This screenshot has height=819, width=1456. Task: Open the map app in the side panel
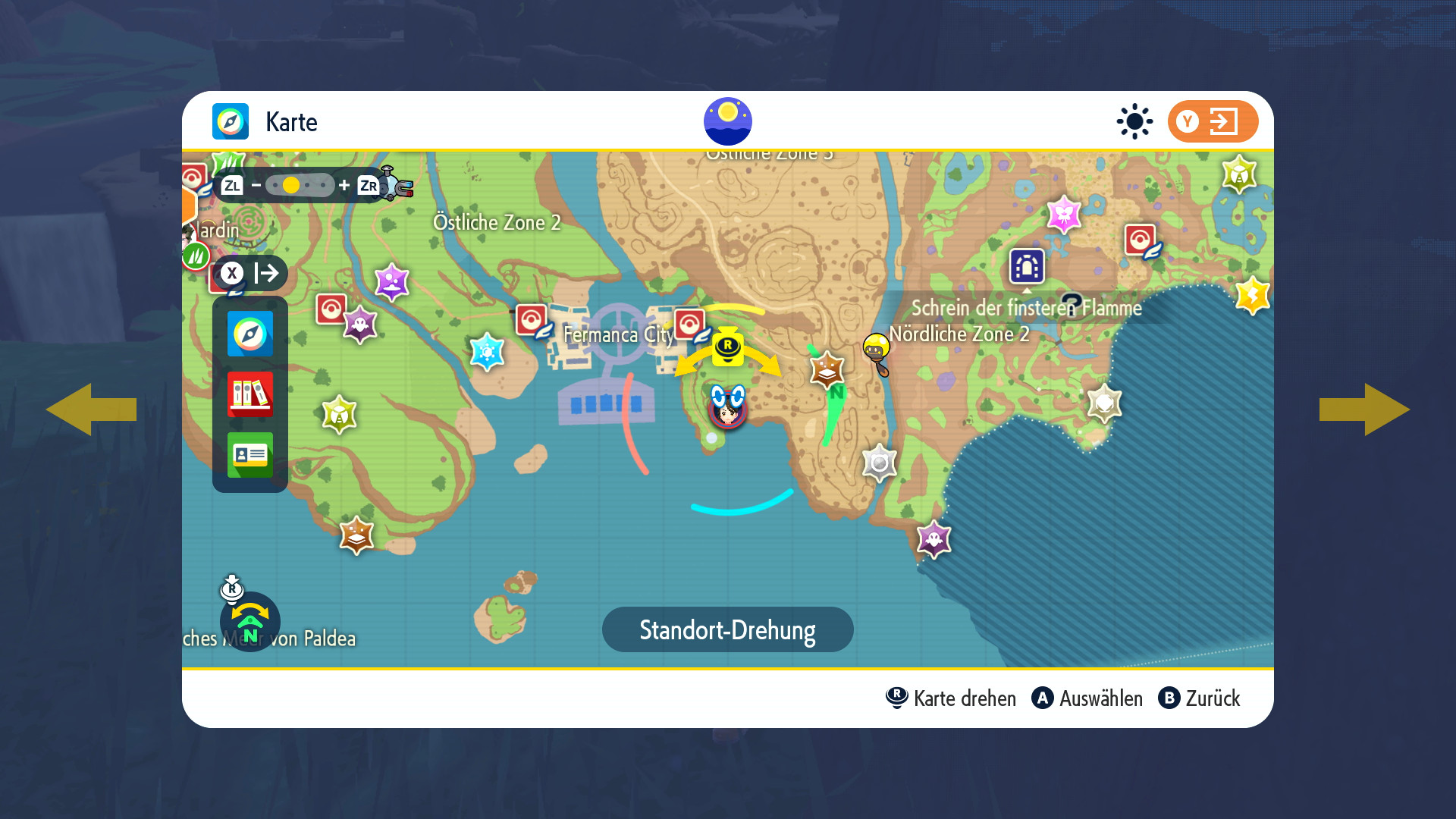pos(249,334)
